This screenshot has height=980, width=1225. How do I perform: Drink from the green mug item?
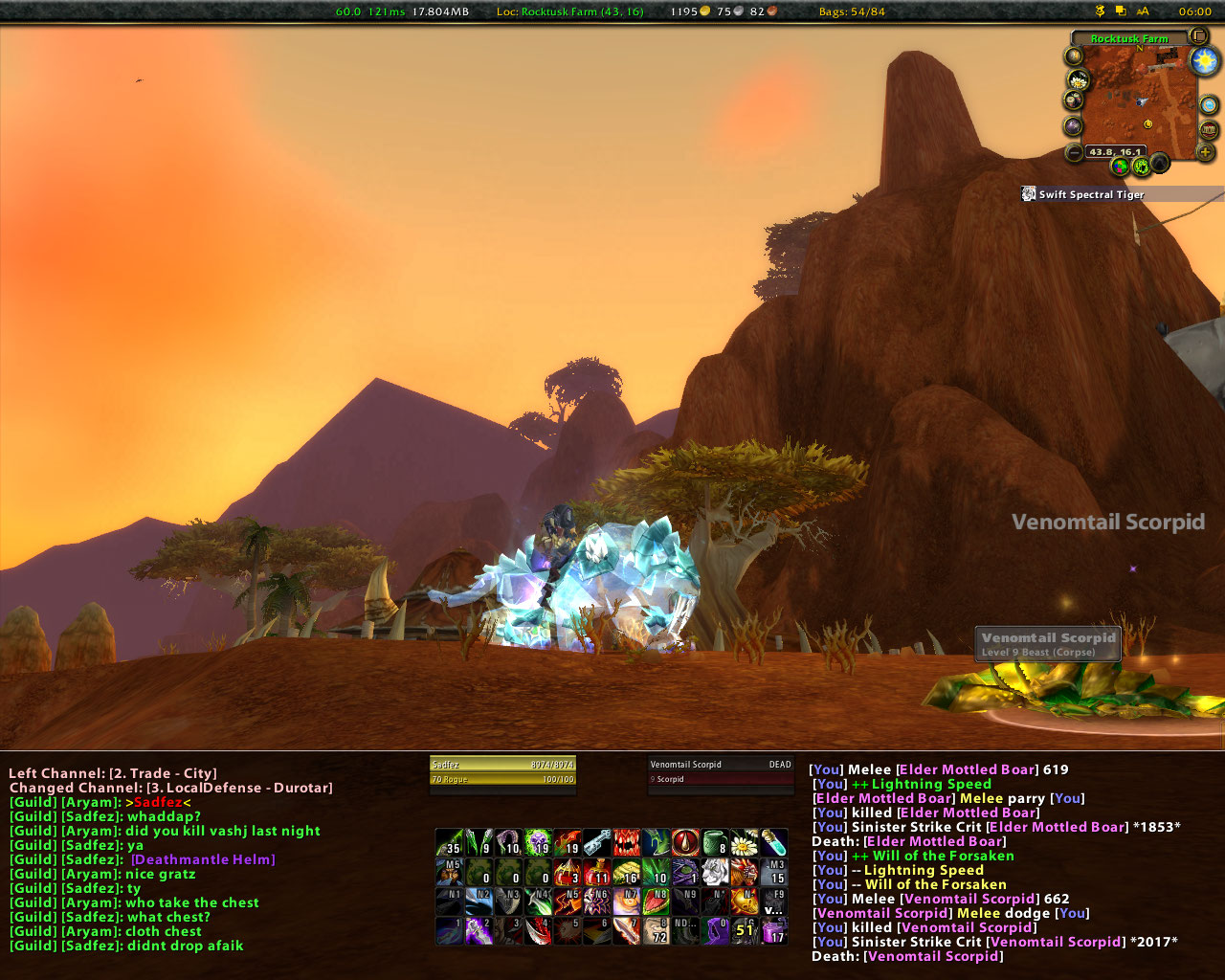click(715, 843)
